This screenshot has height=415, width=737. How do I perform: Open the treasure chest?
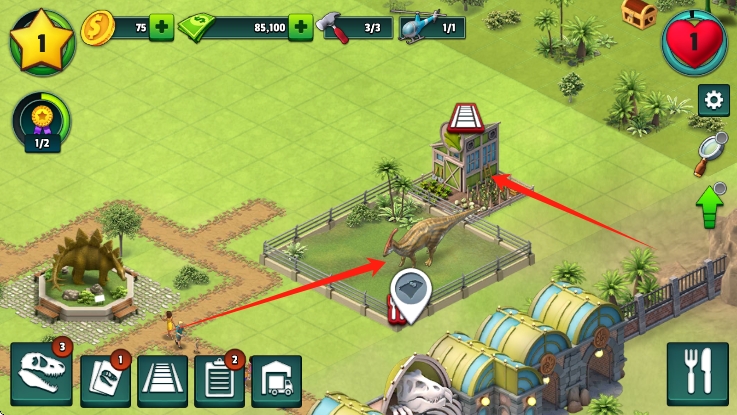[x=638, y=11]
